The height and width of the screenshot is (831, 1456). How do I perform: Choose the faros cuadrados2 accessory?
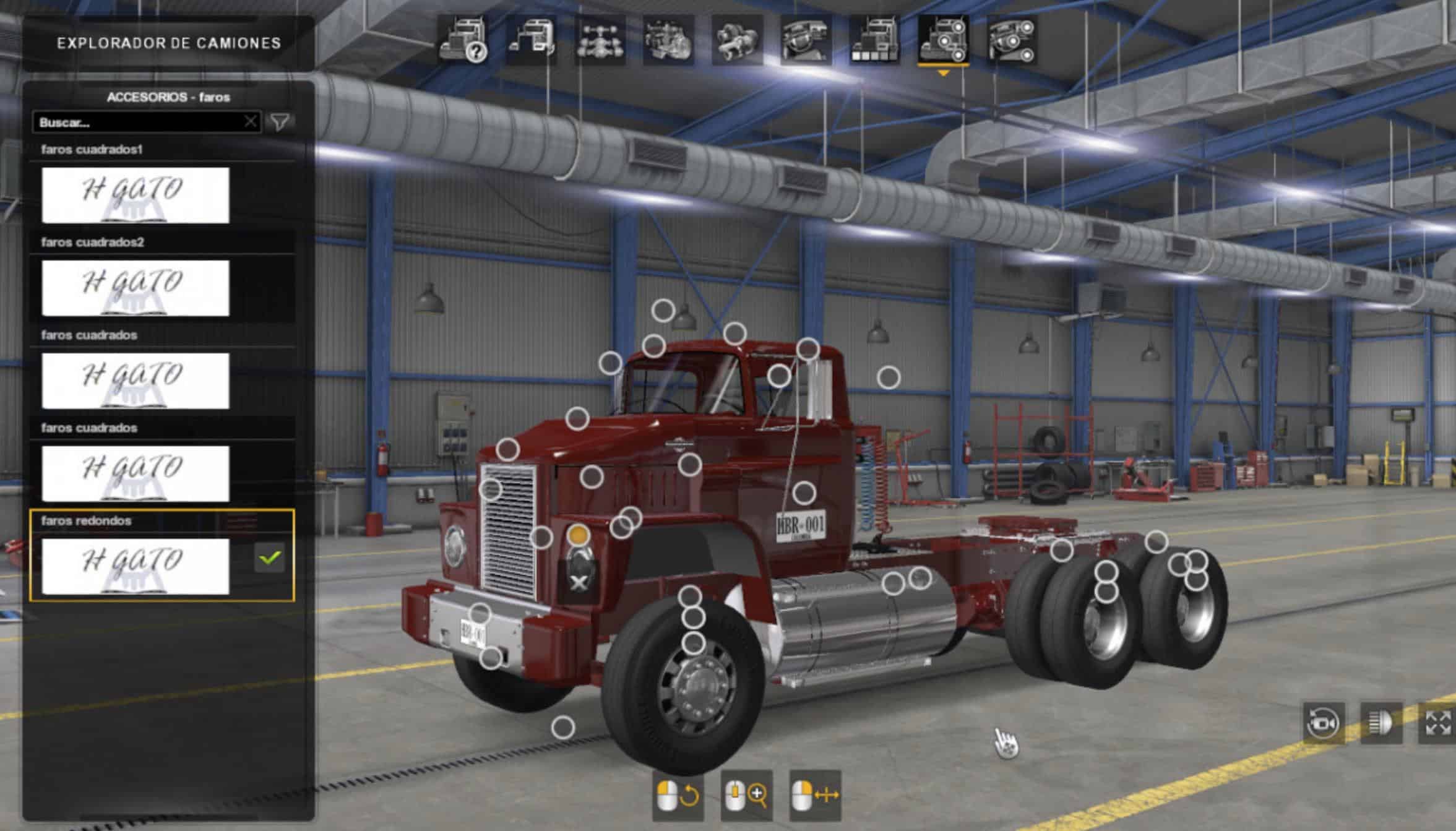coord(135,288)
